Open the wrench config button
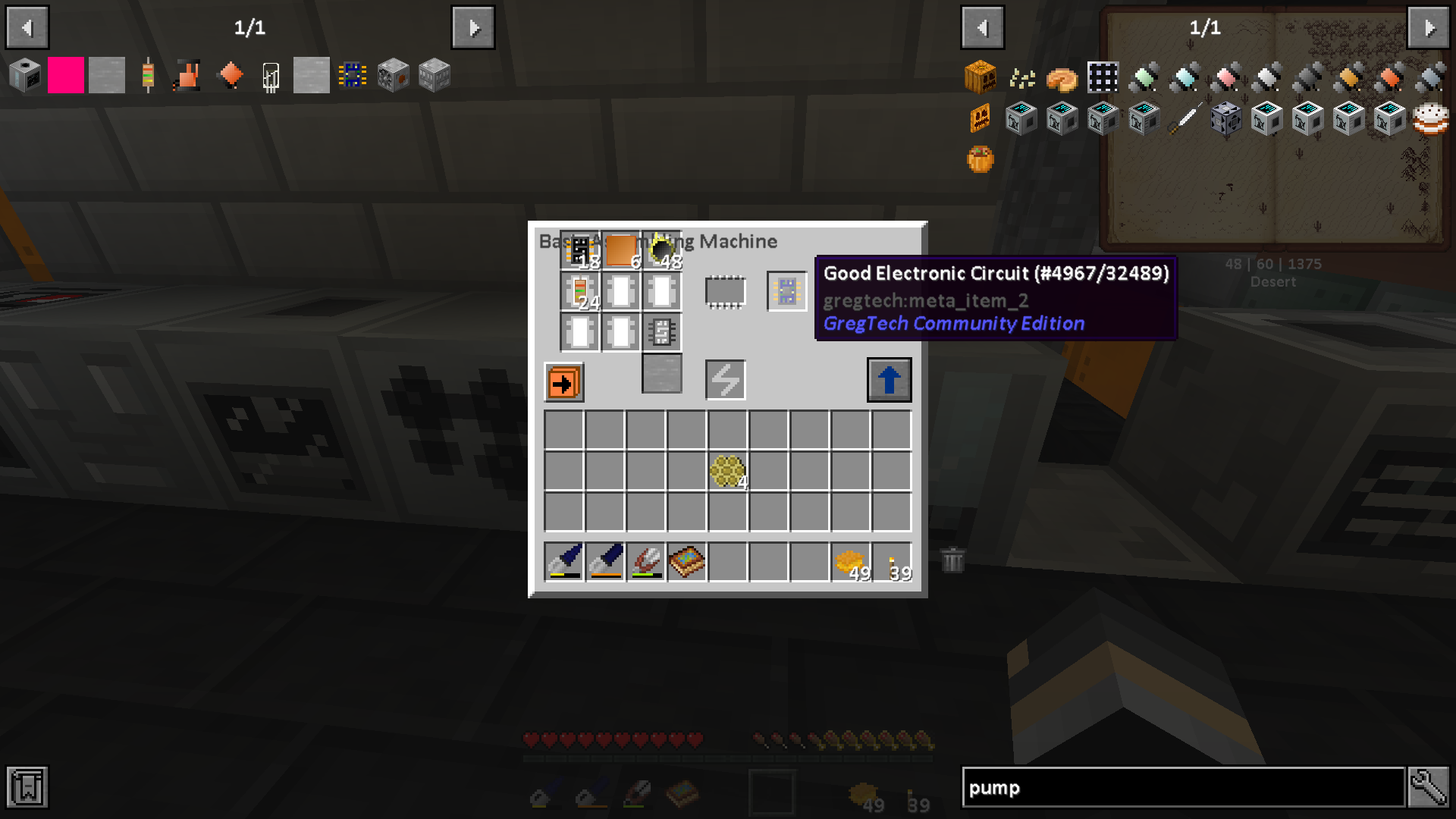Screen dimensions: 1456x819 [1429, 788]
